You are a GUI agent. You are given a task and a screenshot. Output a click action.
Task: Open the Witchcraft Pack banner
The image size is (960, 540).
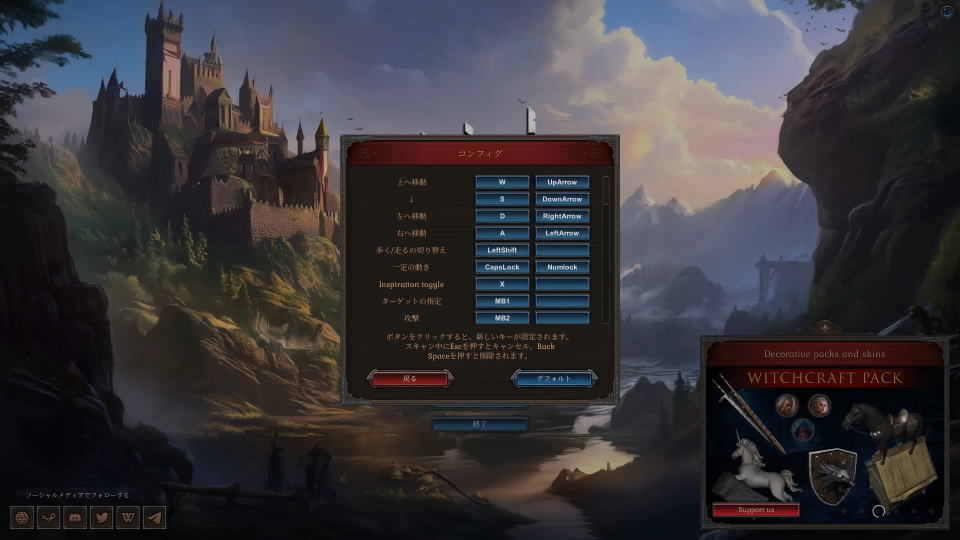click(825, 378)
